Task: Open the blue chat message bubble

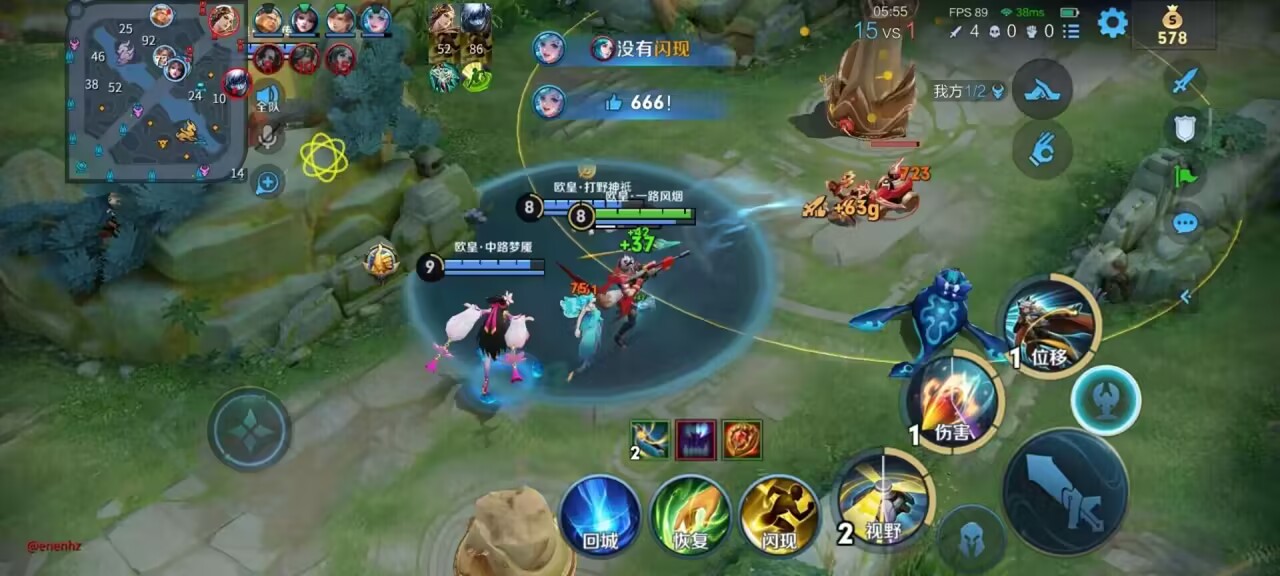Action: tap(1185, 222)
